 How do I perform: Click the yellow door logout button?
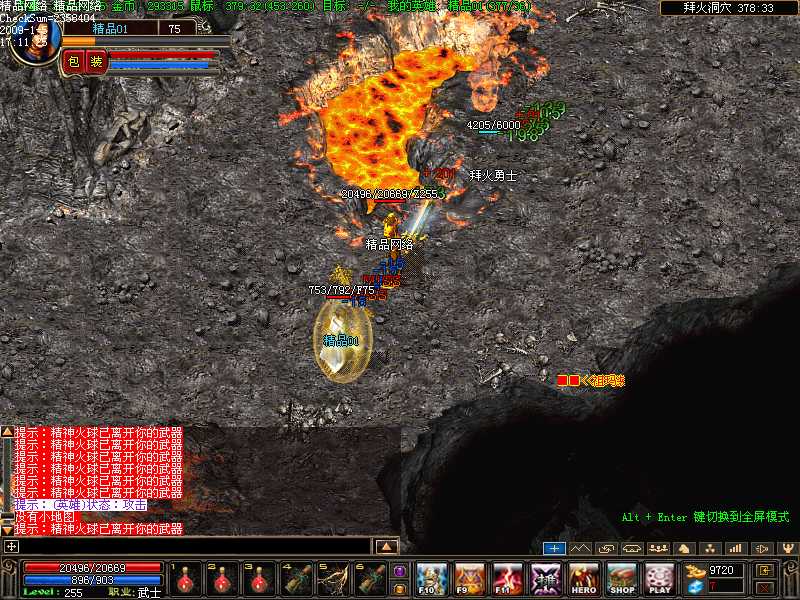pos(766,569)
